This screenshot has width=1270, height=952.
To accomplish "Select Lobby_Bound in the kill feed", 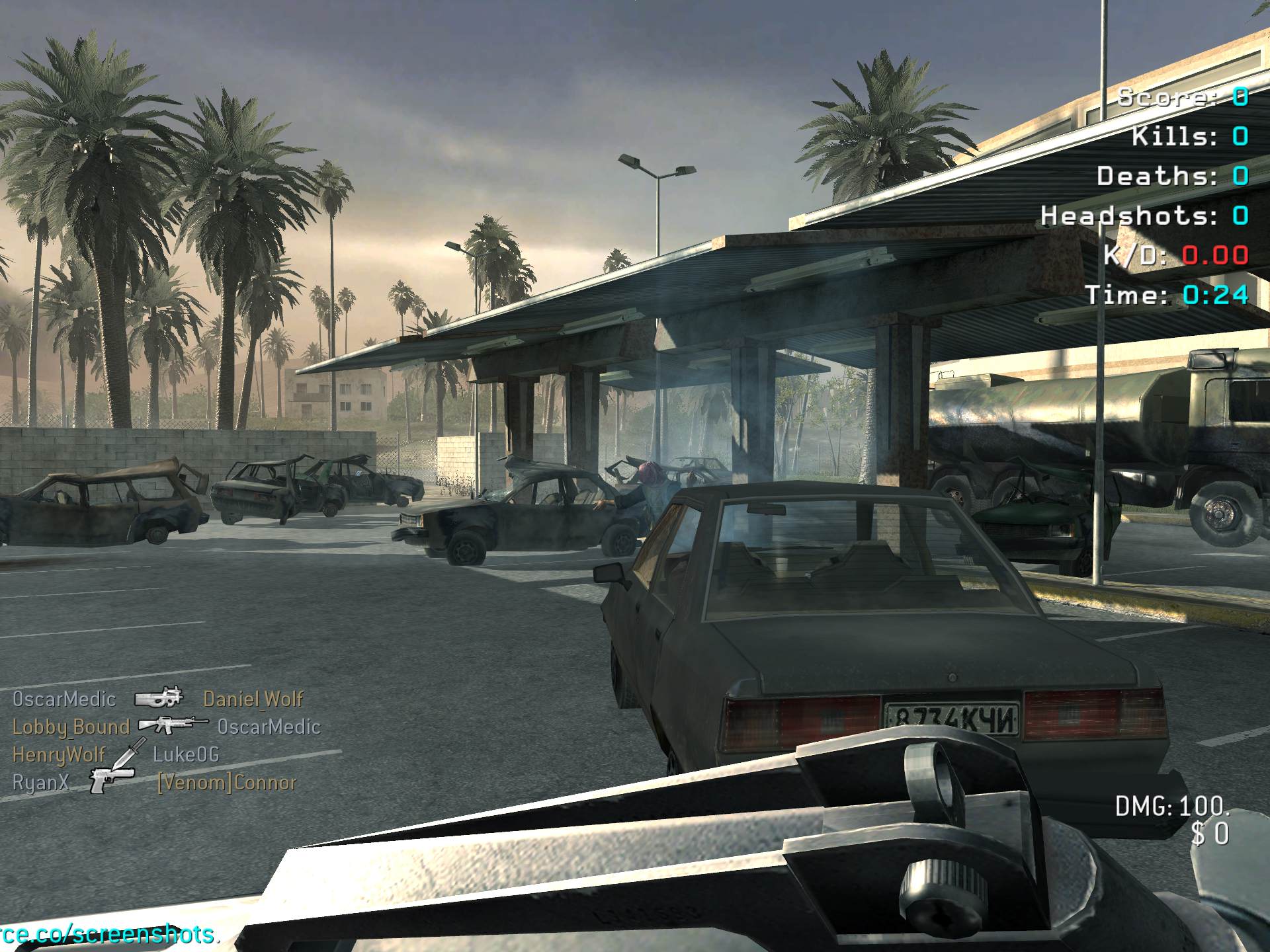I will [x=71, y=727].
